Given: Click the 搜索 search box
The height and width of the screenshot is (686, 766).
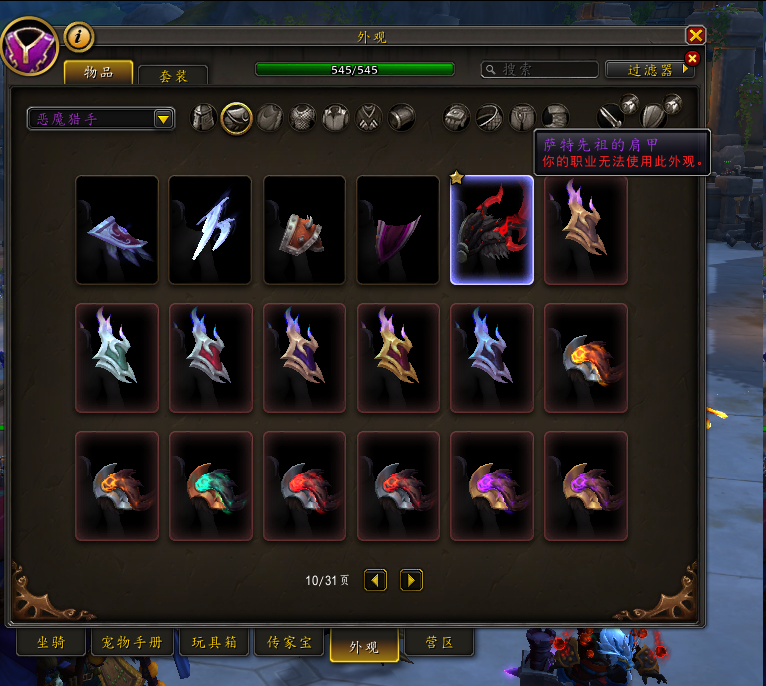Looking at the screenshot, I should click(538, 70).
